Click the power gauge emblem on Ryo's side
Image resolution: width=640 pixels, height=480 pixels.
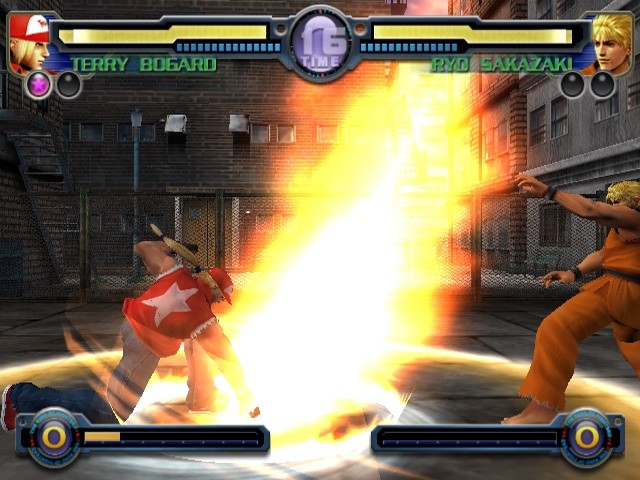tap(587, 437)
